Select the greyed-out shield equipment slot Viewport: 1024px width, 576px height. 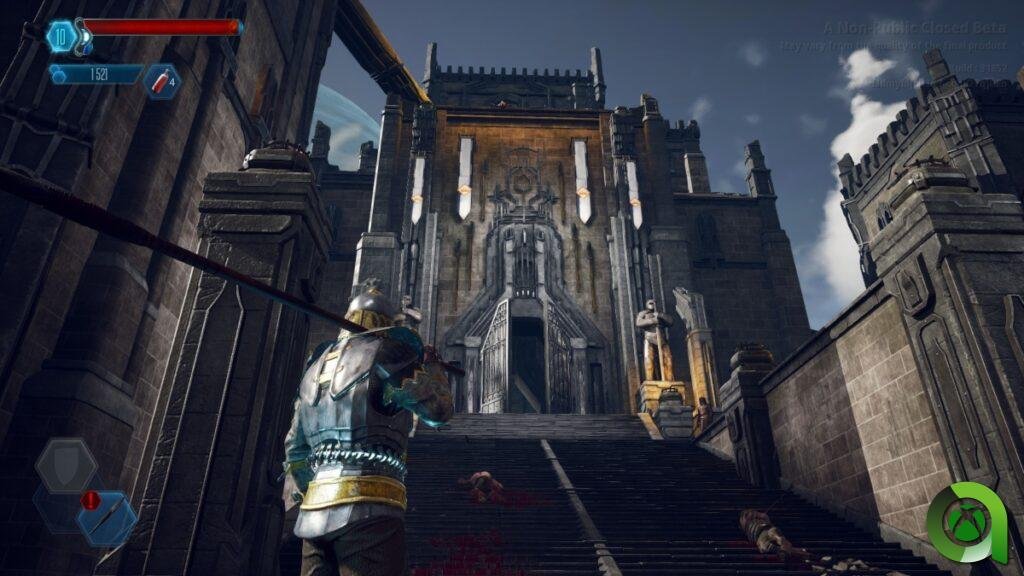tap(67, 465)
